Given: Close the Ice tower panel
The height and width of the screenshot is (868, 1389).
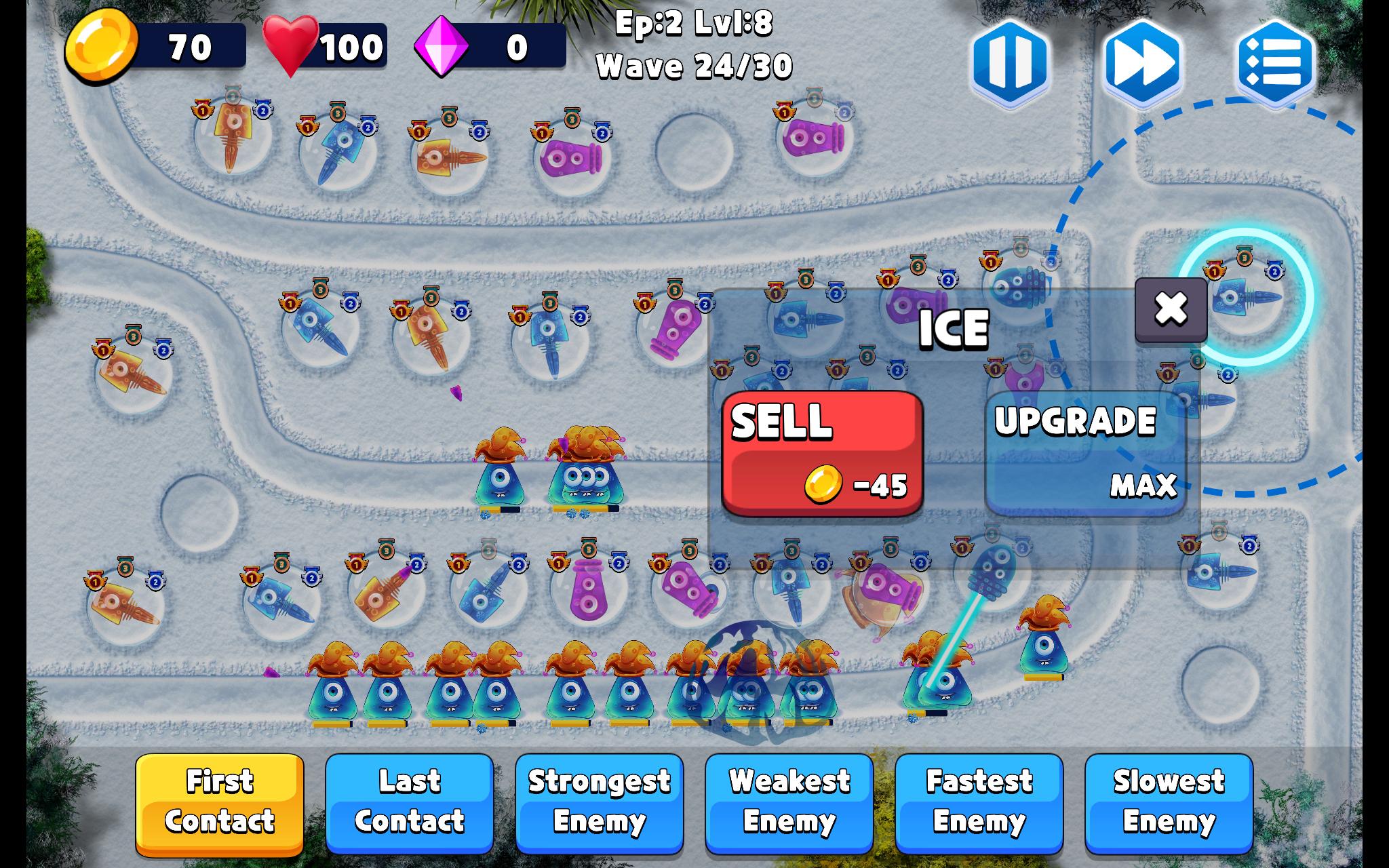Looking at the screenshot, I should pos(1171,309).
